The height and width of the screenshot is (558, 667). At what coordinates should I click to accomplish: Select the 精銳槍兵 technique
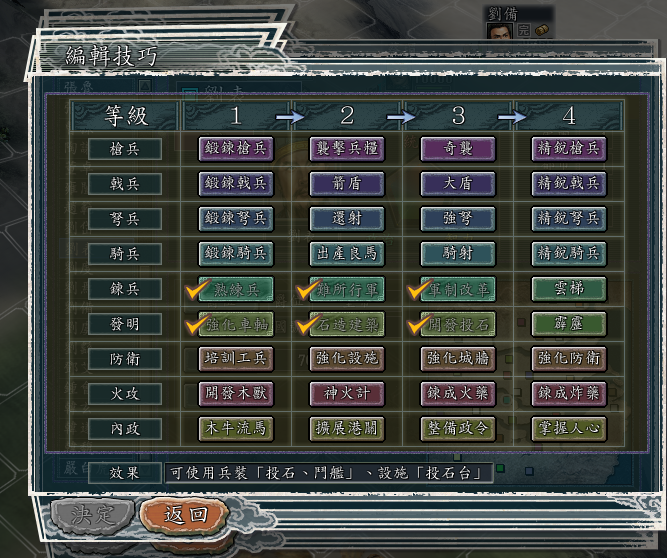569,149
